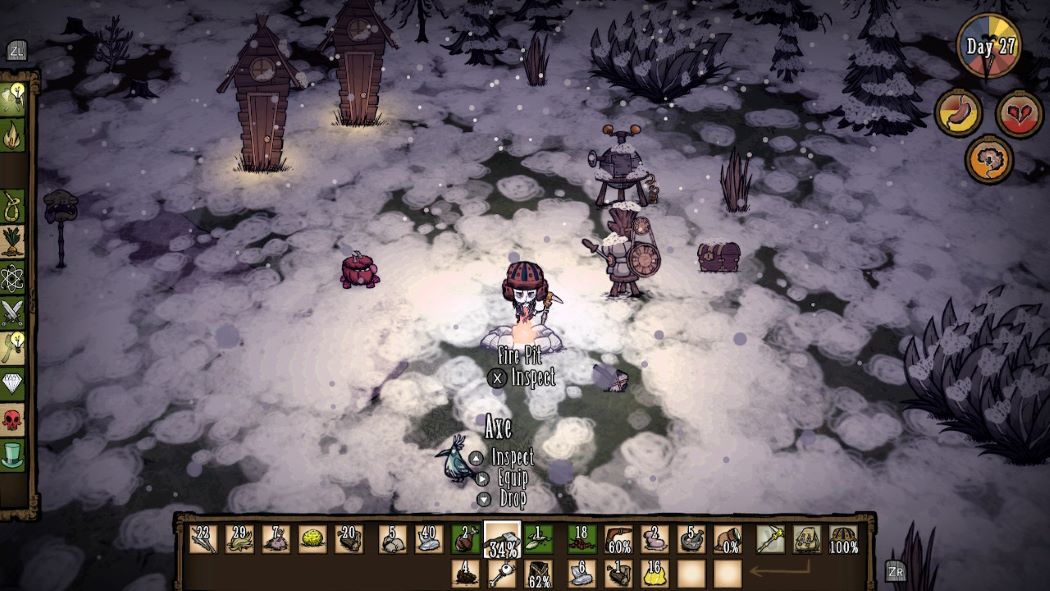Screen dimensions: 1050x591
Task: Select the inventory item showing 60% durability
Action: pyautogui.click(x=618, y=539)
